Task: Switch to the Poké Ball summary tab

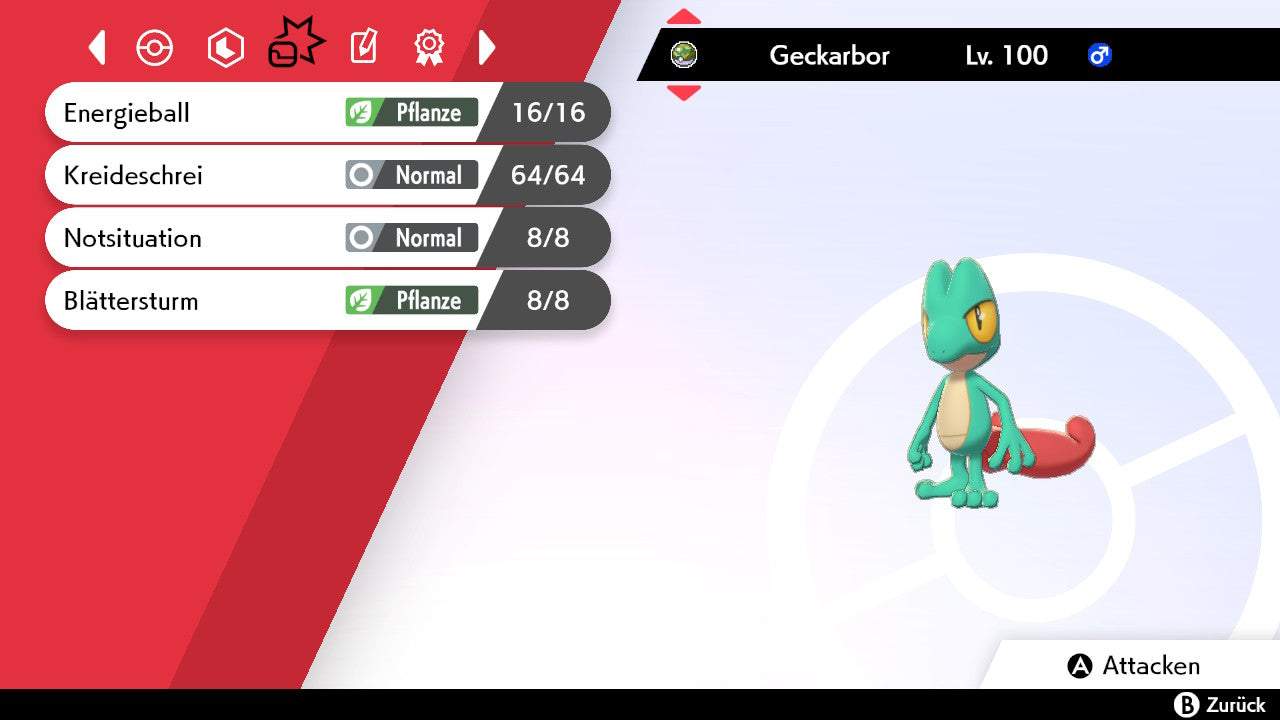Action: click(155, 48)
